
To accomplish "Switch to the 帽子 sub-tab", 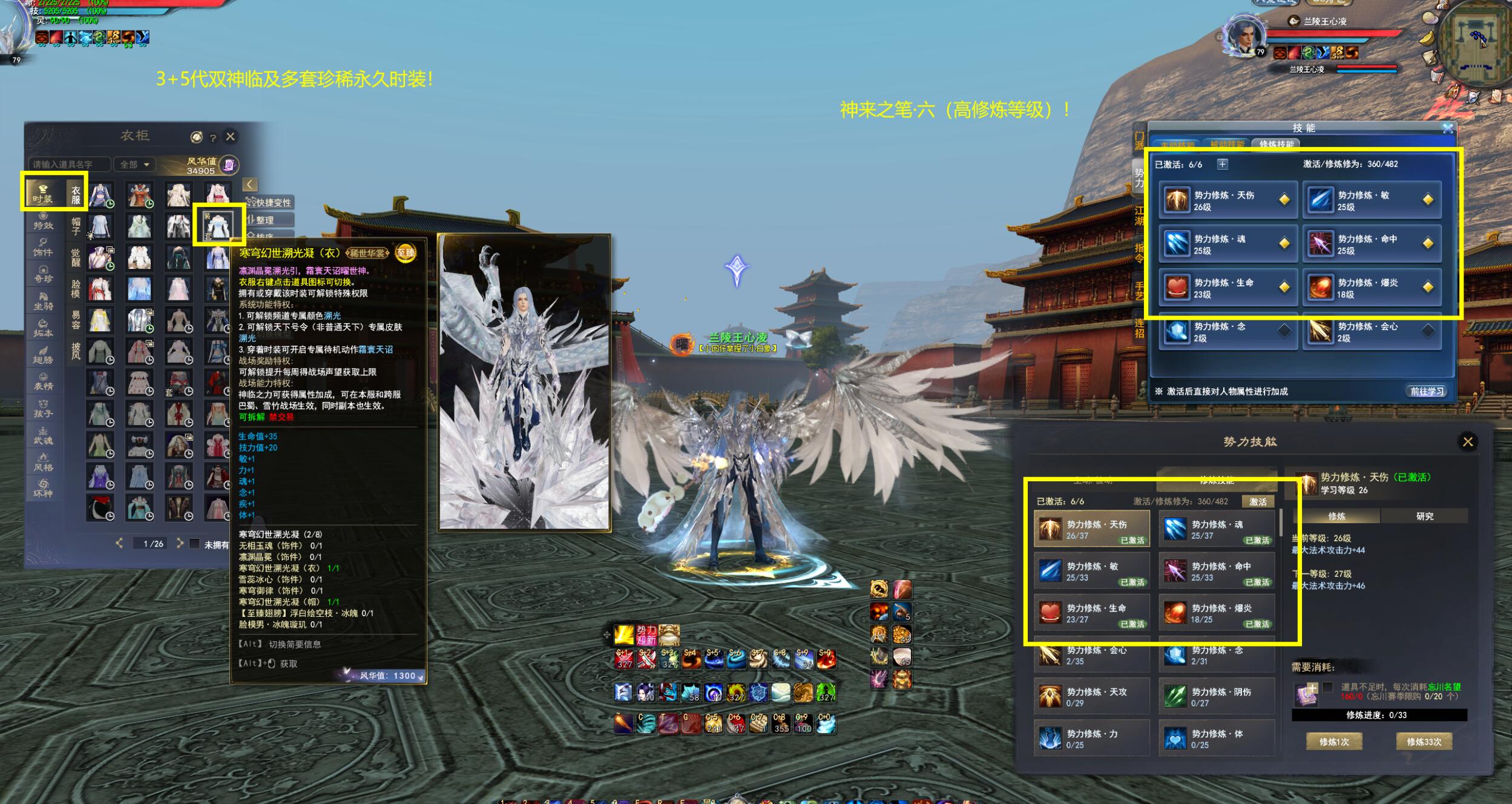I will (x=76, y=225).
